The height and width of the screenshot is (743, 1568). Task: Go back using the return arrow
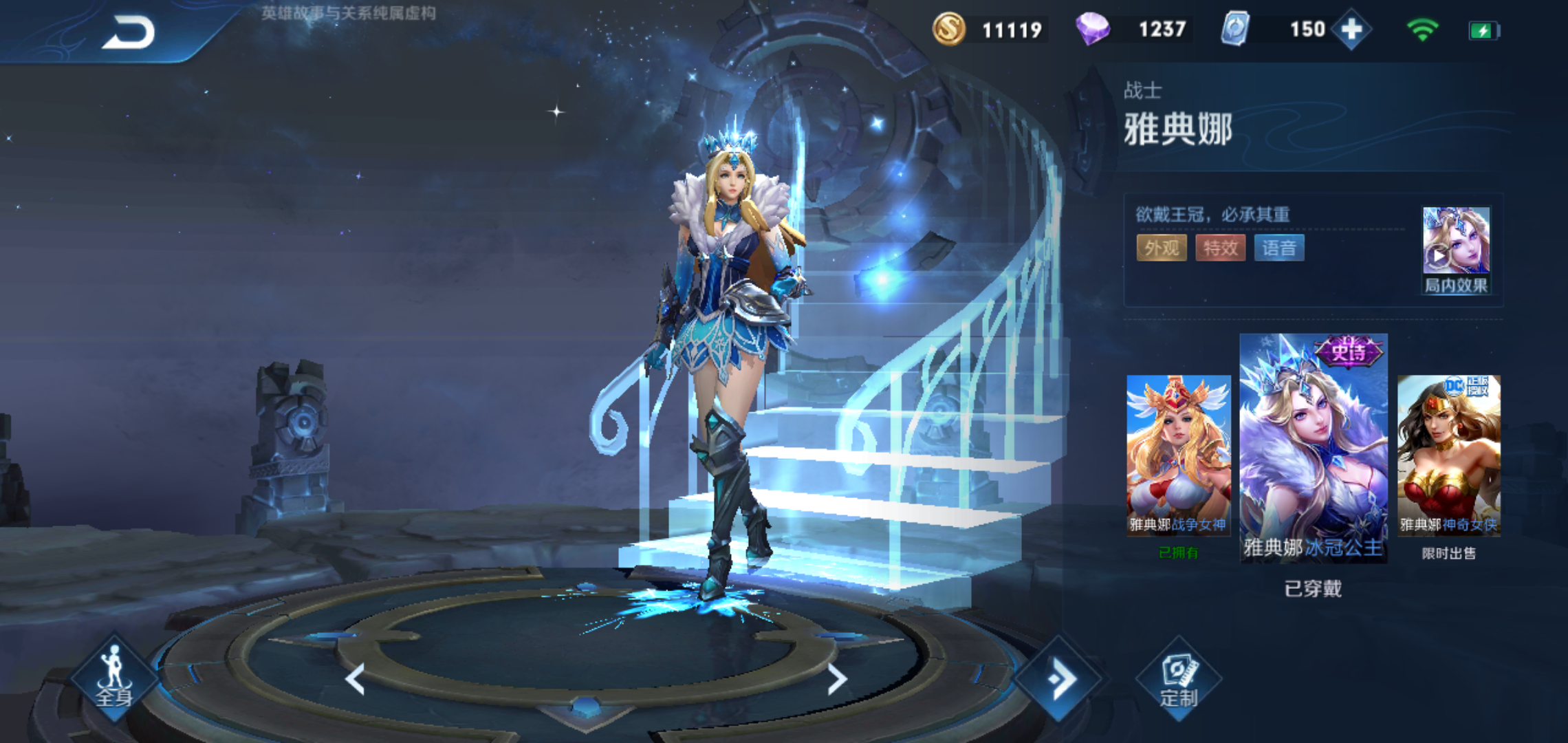click(x=129, y=33)
